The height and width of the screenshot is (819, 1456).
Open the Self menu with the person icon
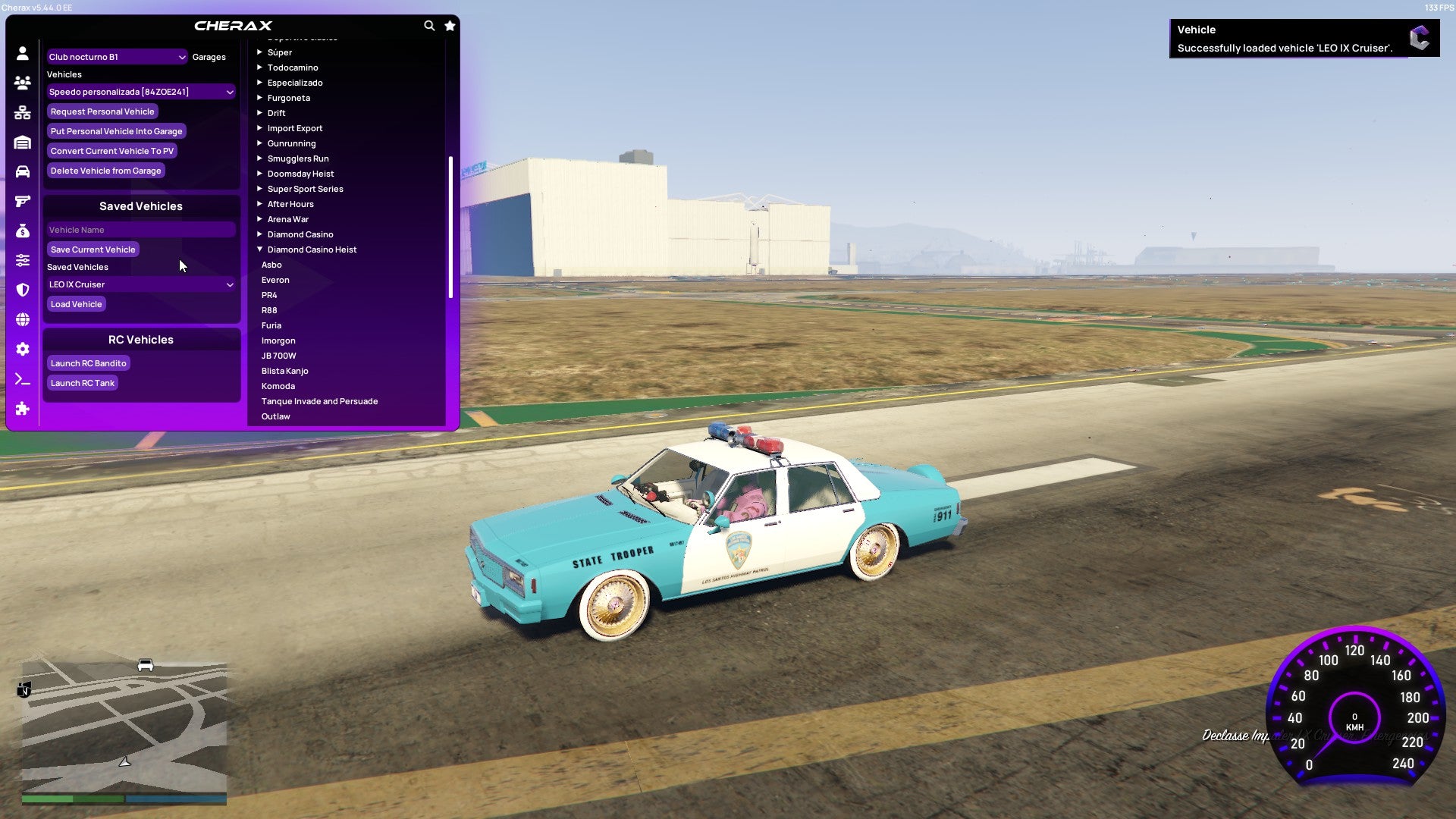22,52
